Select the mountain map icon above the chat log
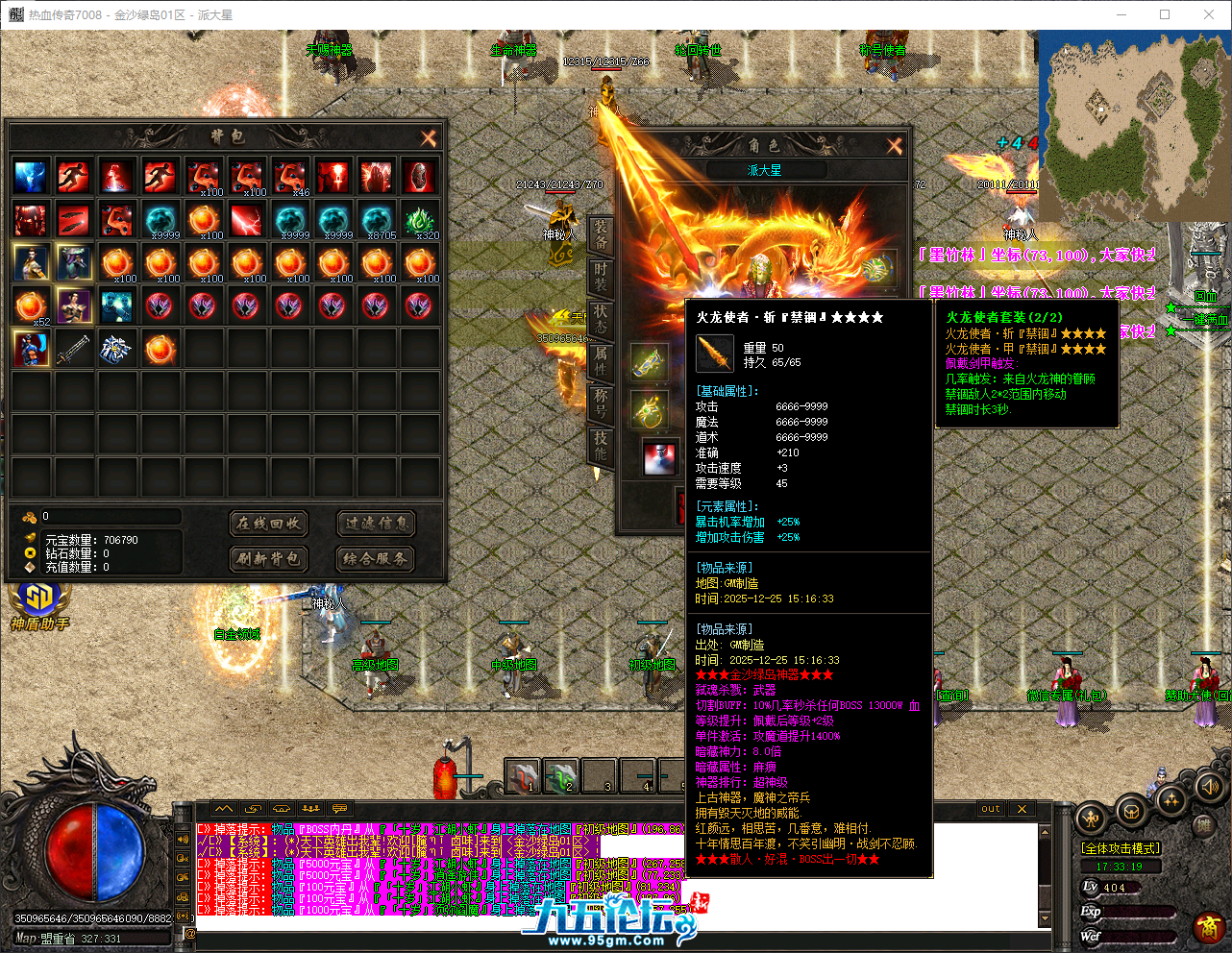 click(224, 809)
